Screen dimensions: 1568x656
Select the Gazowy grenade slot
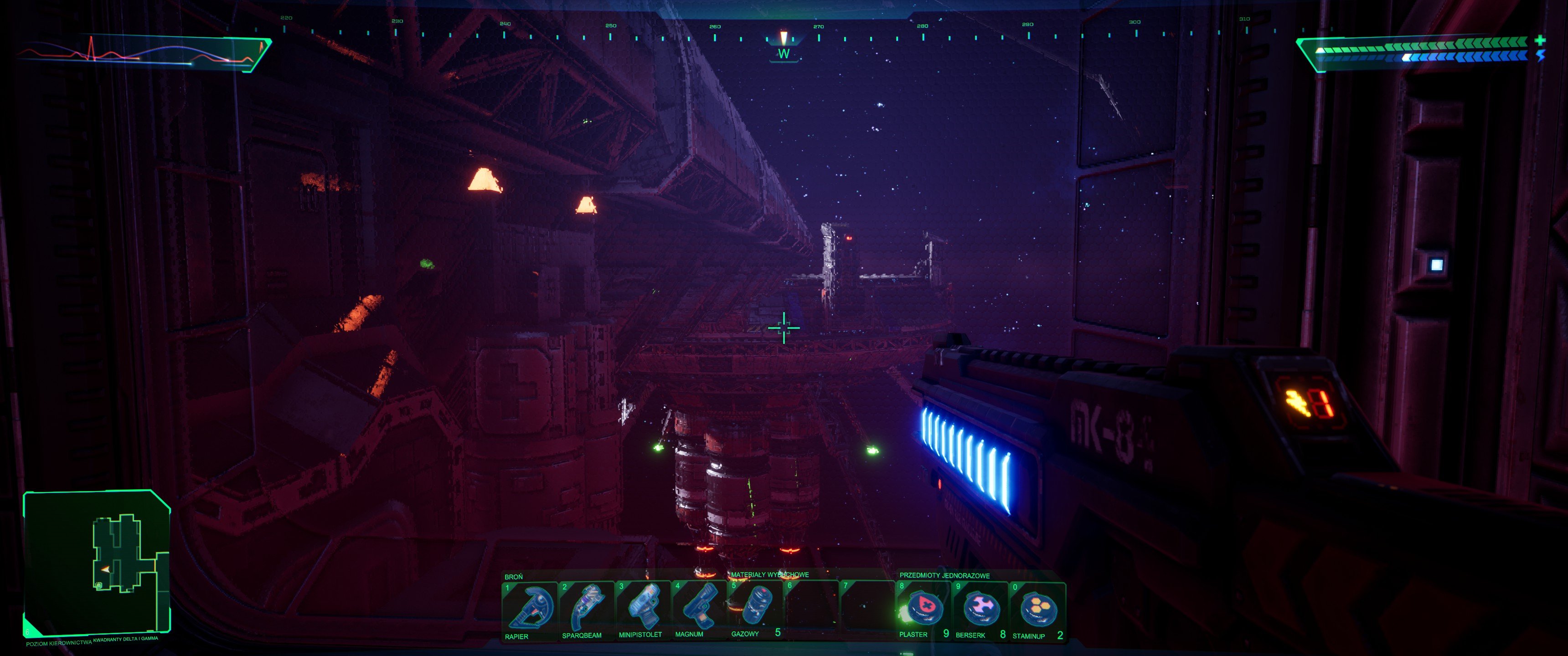coord(755,610)
